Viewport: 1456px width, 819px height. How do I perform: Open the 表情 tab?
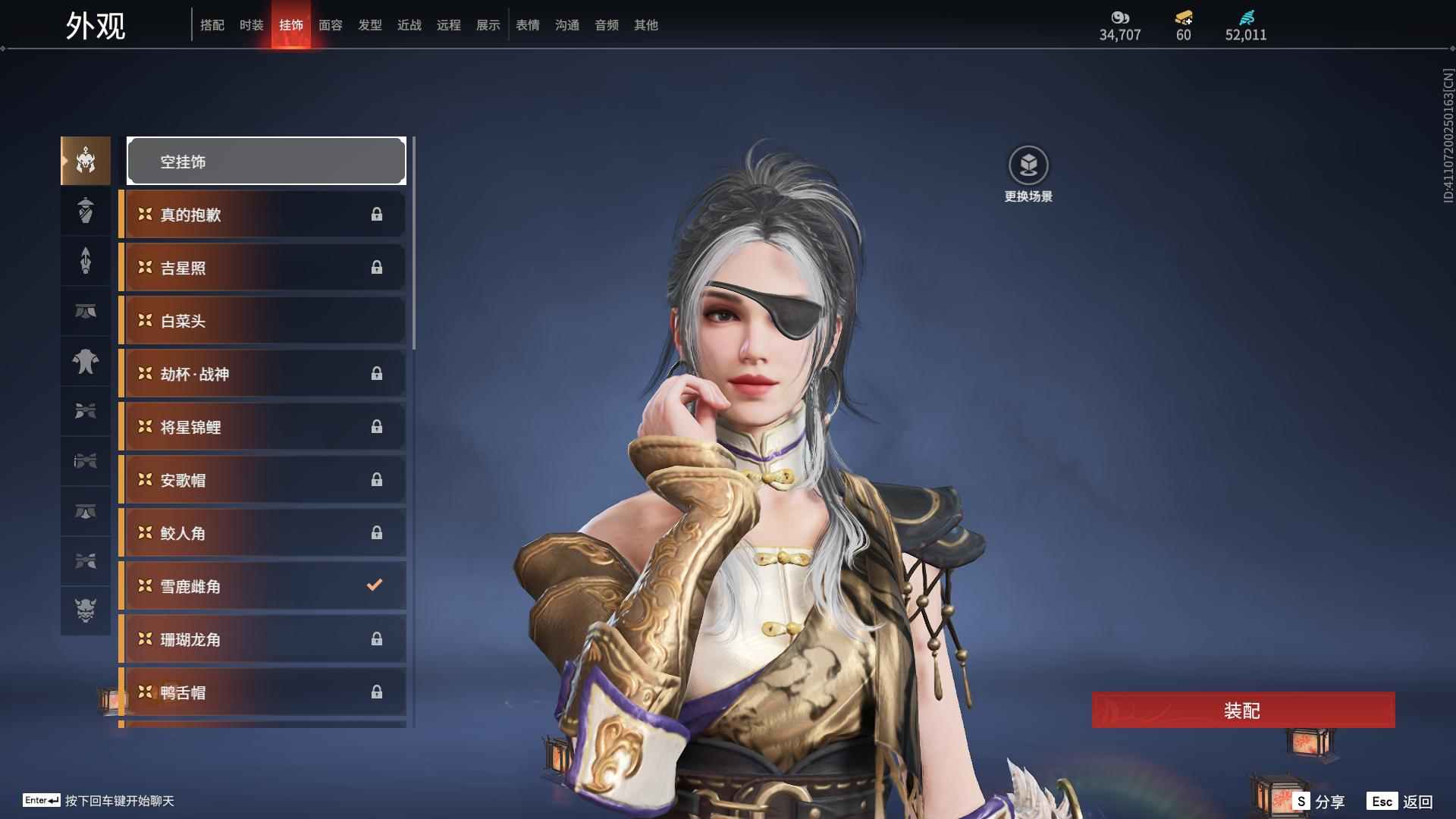[x=527, y=25]
